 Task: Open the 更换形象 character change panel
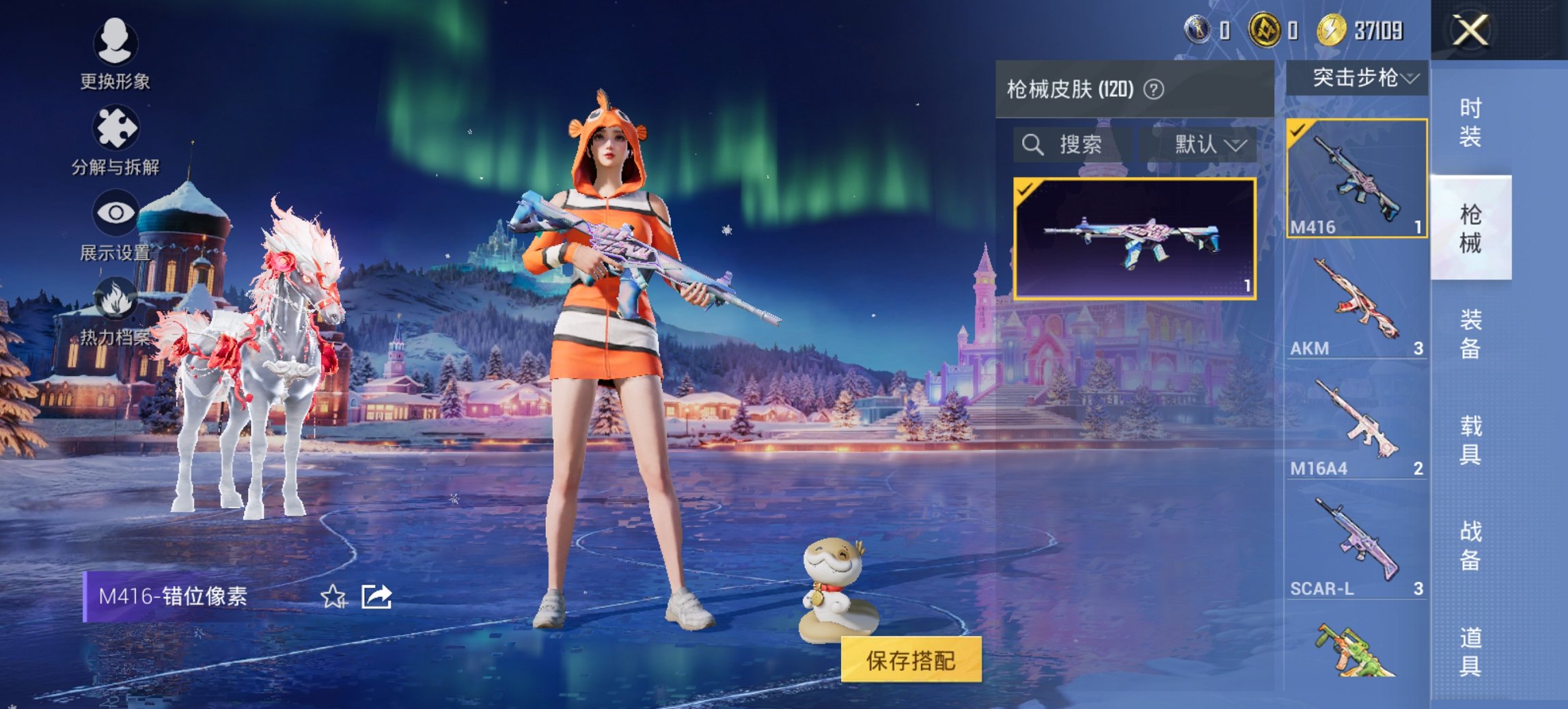(x=115, y=54)
